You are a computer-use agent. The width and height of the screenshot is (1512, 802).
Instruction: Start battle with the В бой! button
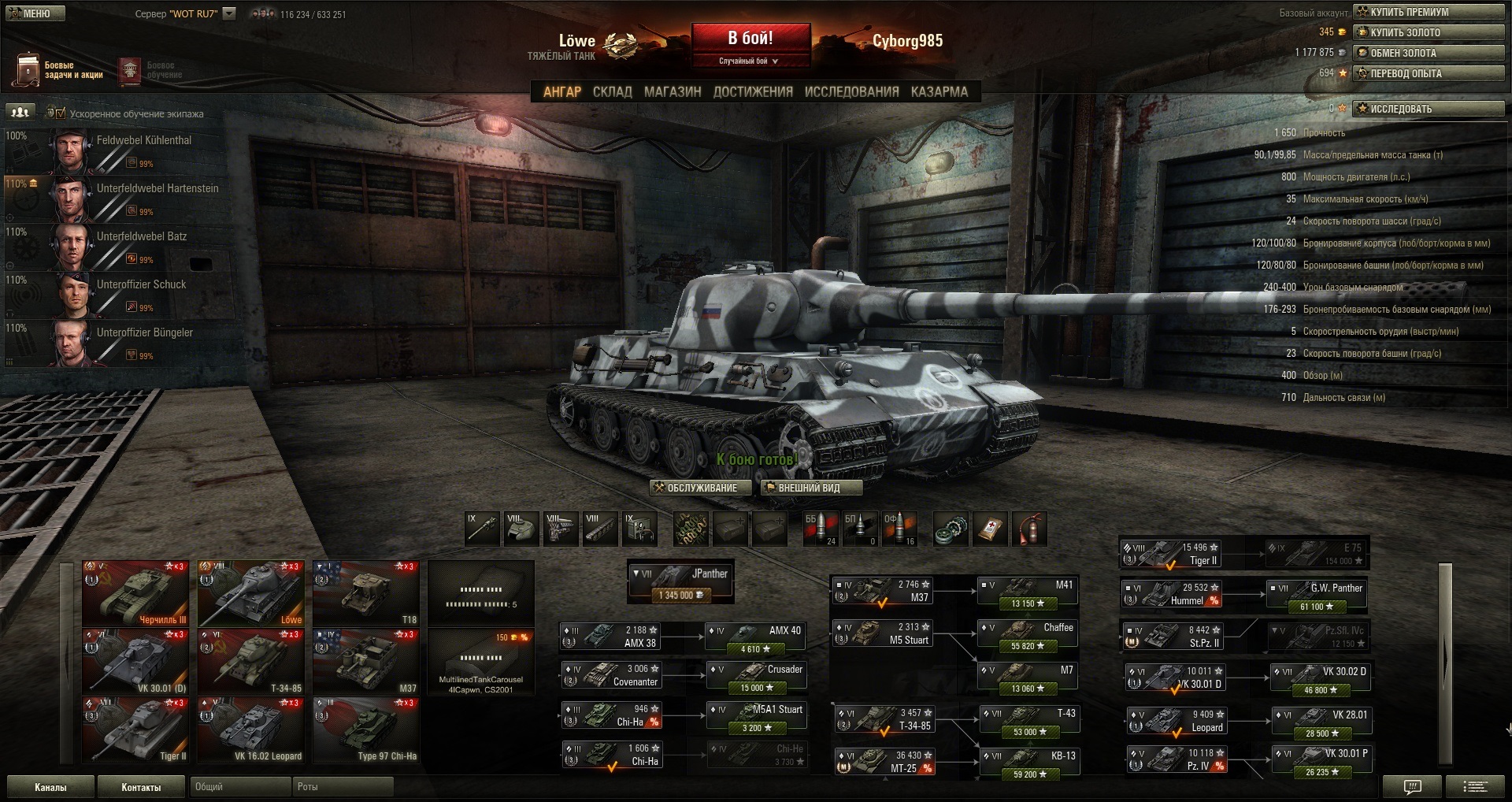[750, 39]
